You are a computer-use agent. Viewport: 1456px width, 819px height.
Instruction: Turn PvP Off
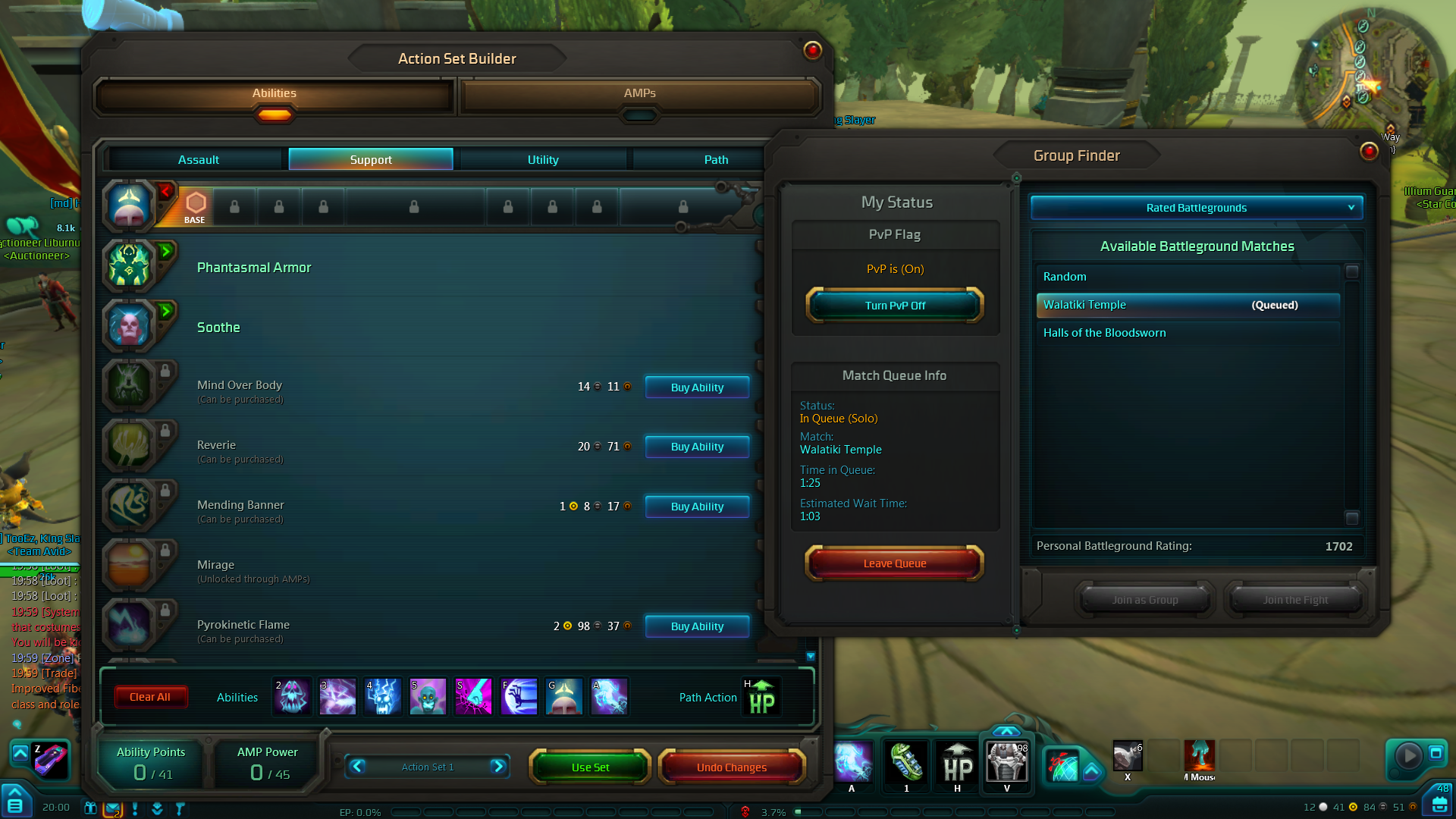click(x=895, y=306)
